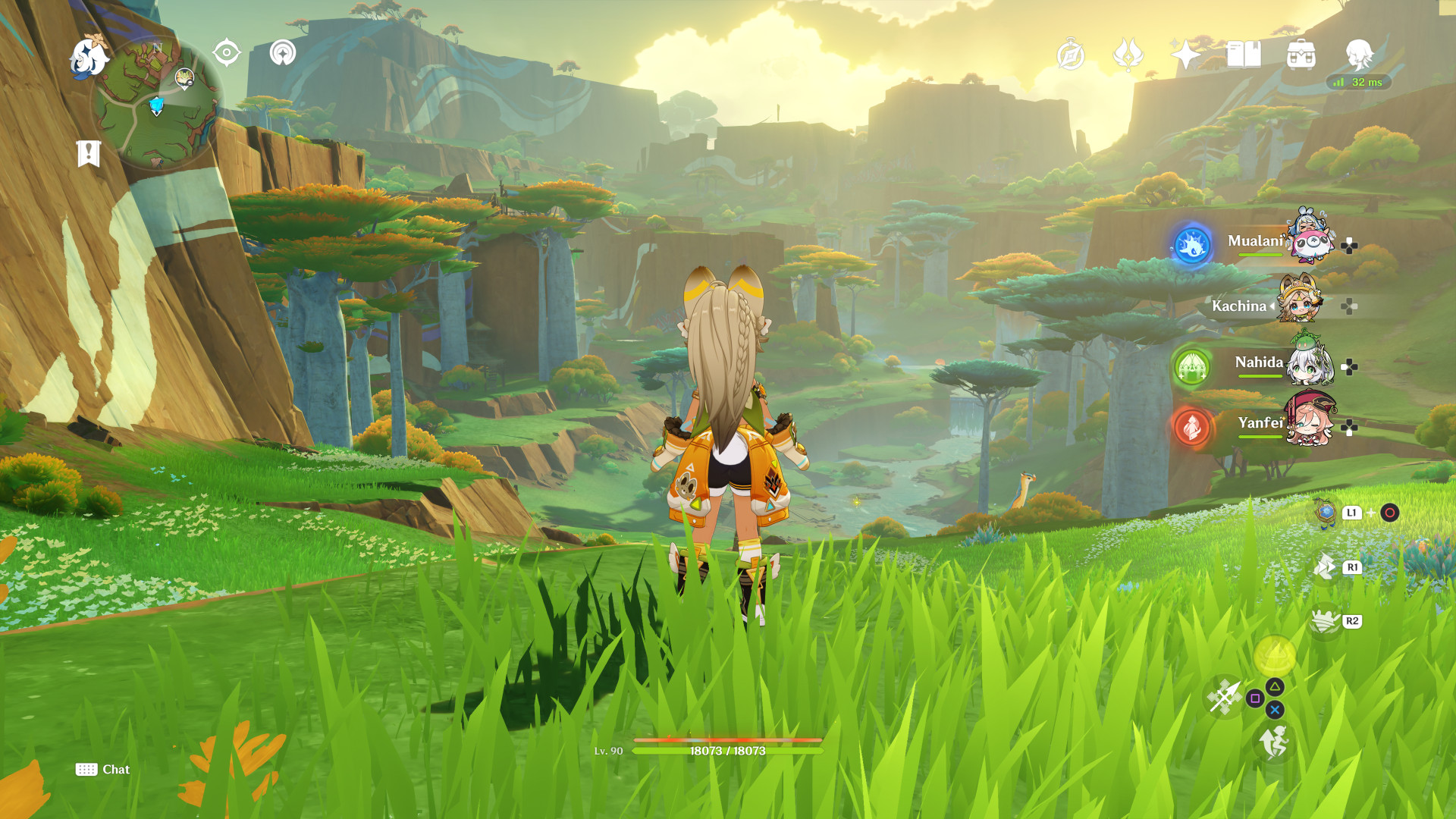Trigger the normal attack weapon icon

pos(1224,697)
